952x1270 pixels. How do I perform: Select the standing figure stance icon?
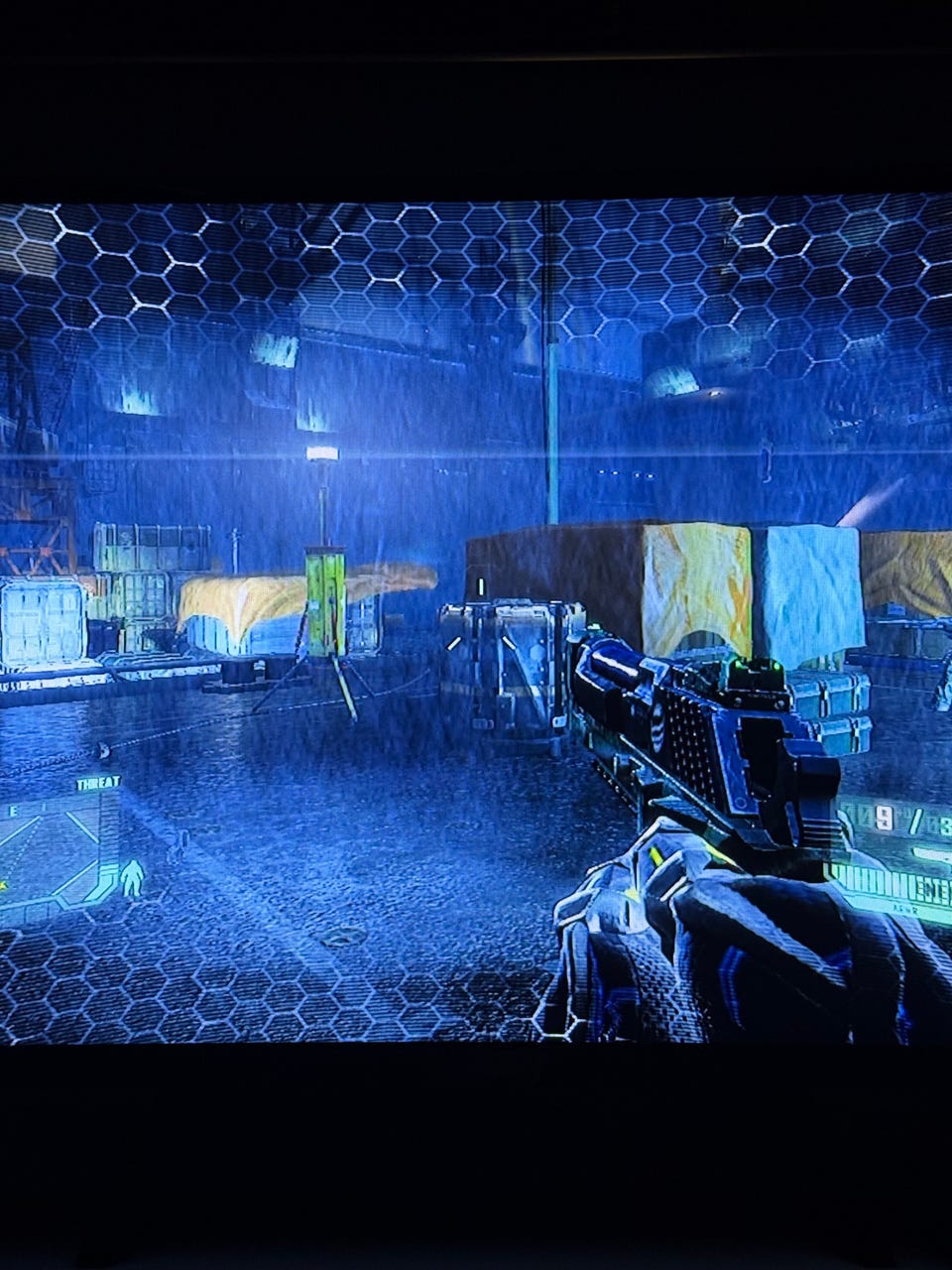132,877
